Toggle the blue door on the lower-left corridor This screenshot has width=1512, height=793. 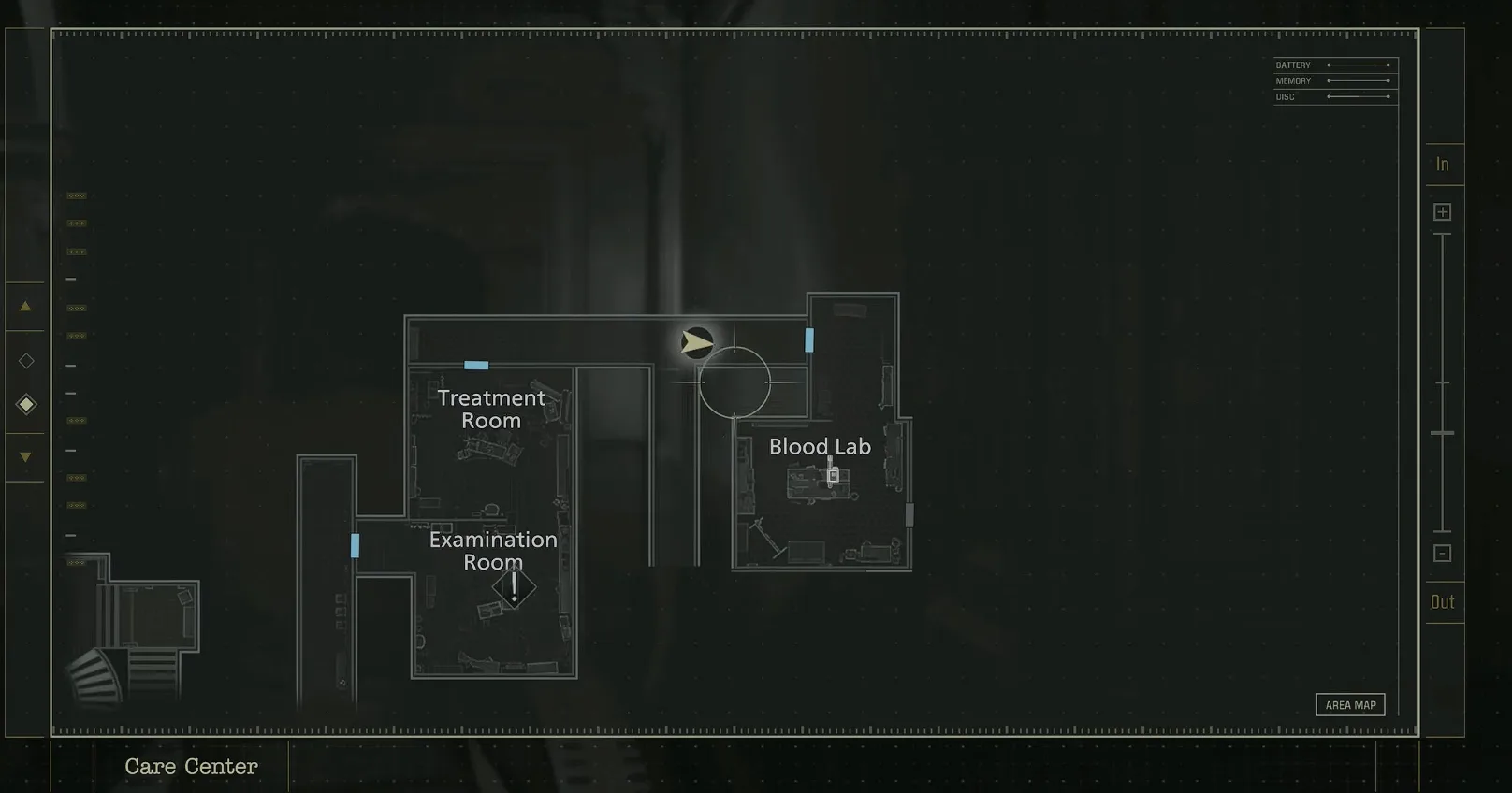(x=356, y=547)
